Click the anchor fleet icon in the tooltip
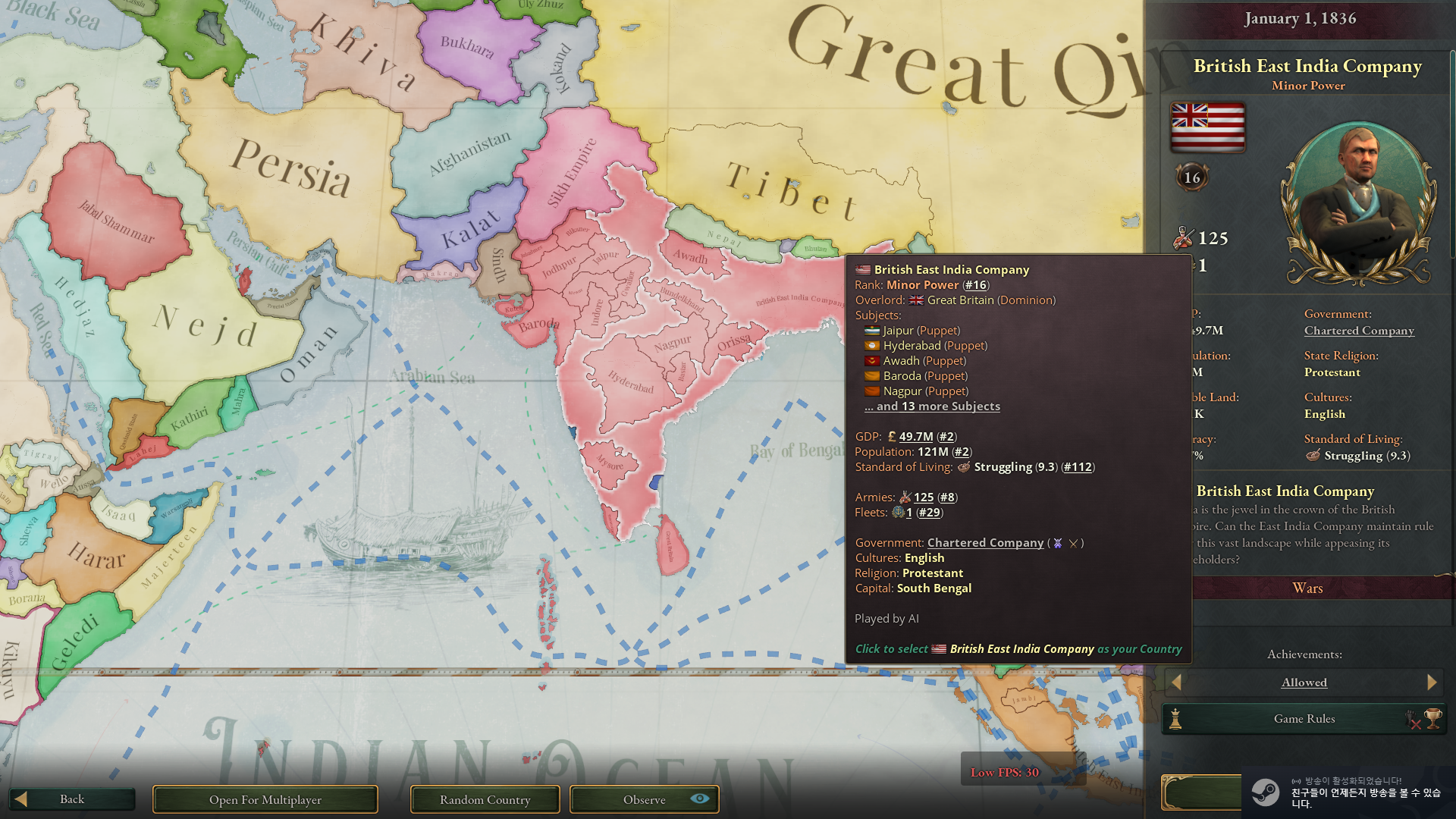Viewport: 1456px width, 819px height. coord(897,513)
